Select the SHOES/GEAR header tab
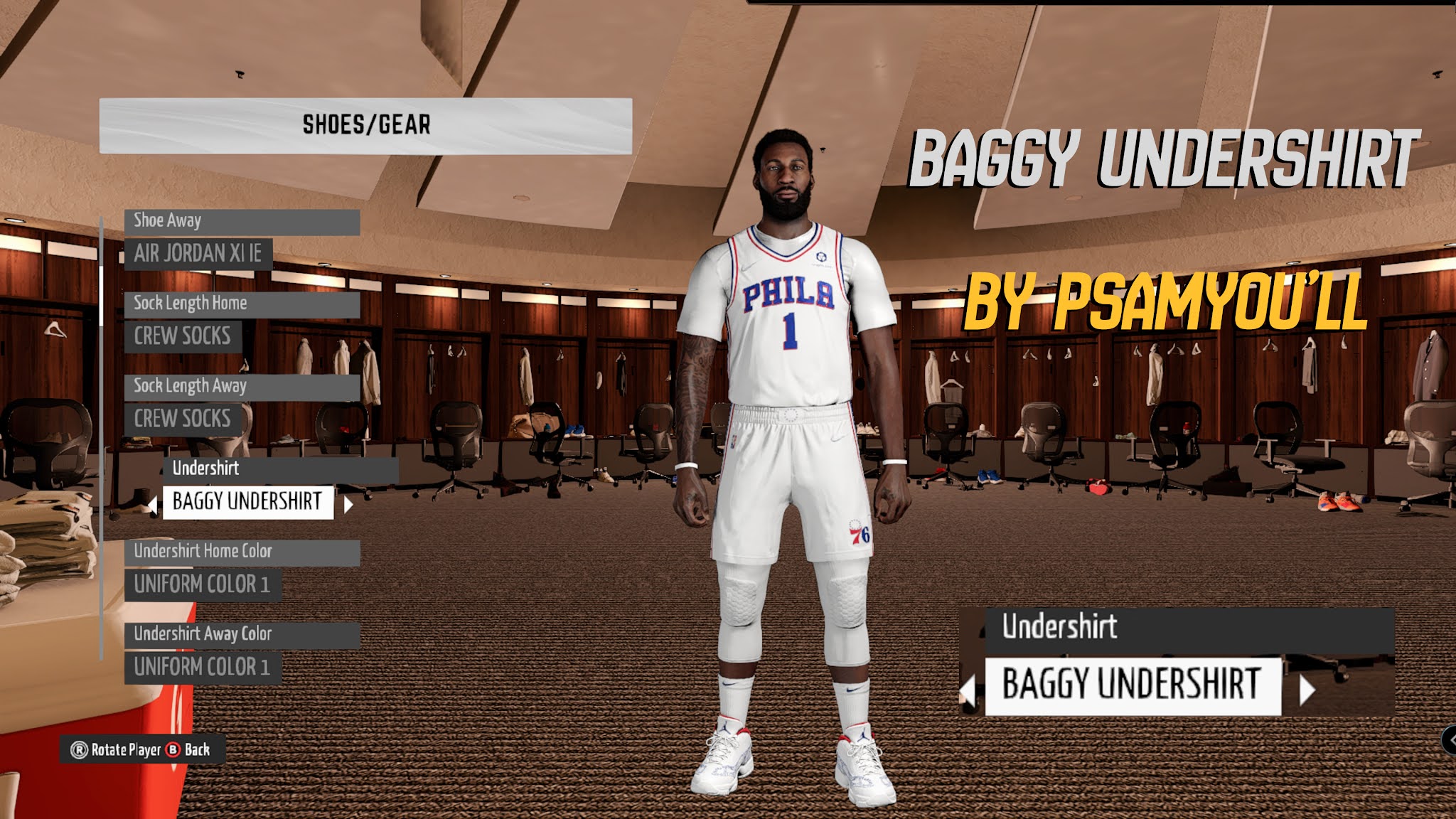 tap(367, 122)
